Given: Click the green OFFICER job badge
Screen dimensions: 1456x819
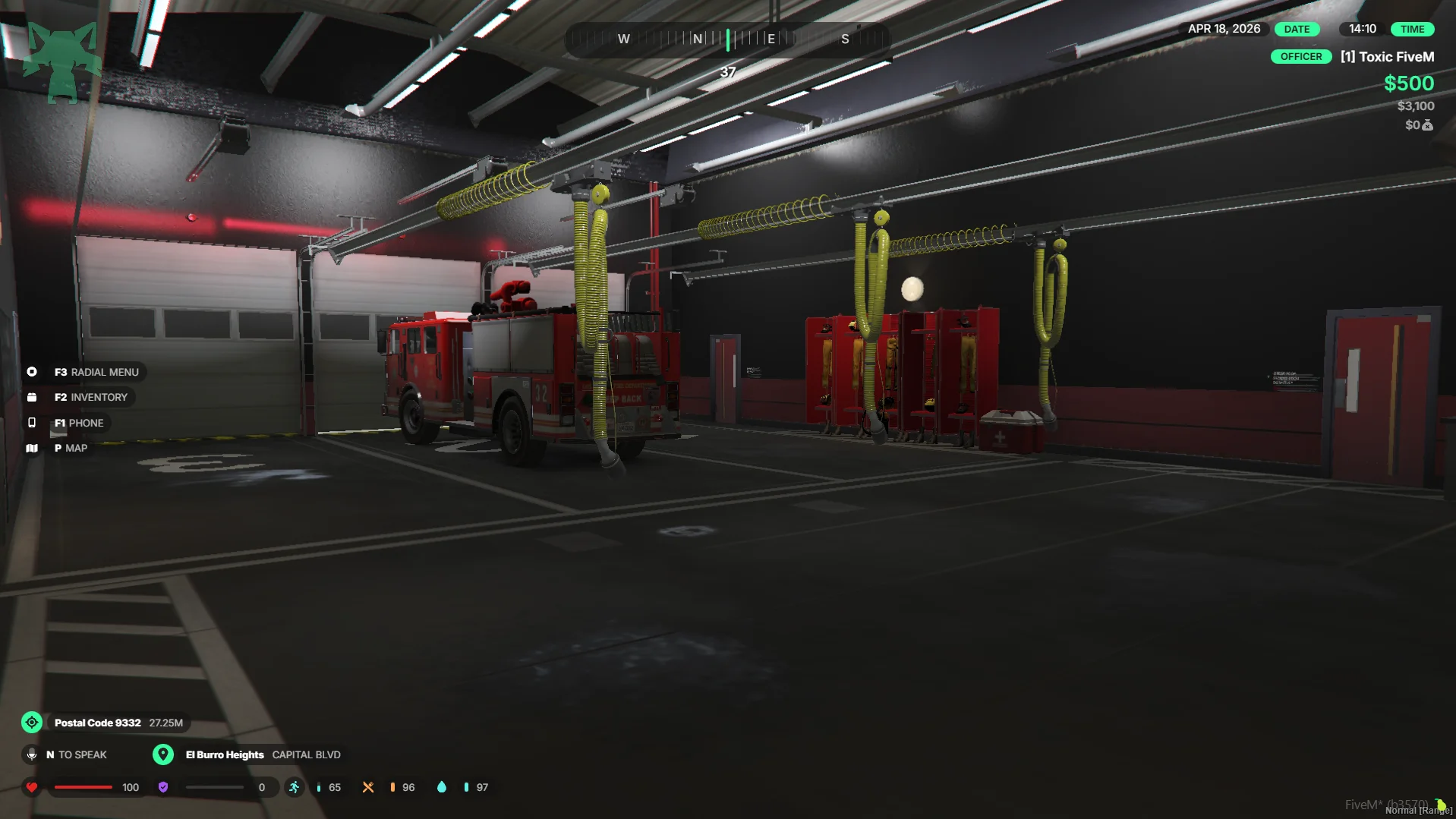Looking at the screenshot, I should (x=1301, y=57).
